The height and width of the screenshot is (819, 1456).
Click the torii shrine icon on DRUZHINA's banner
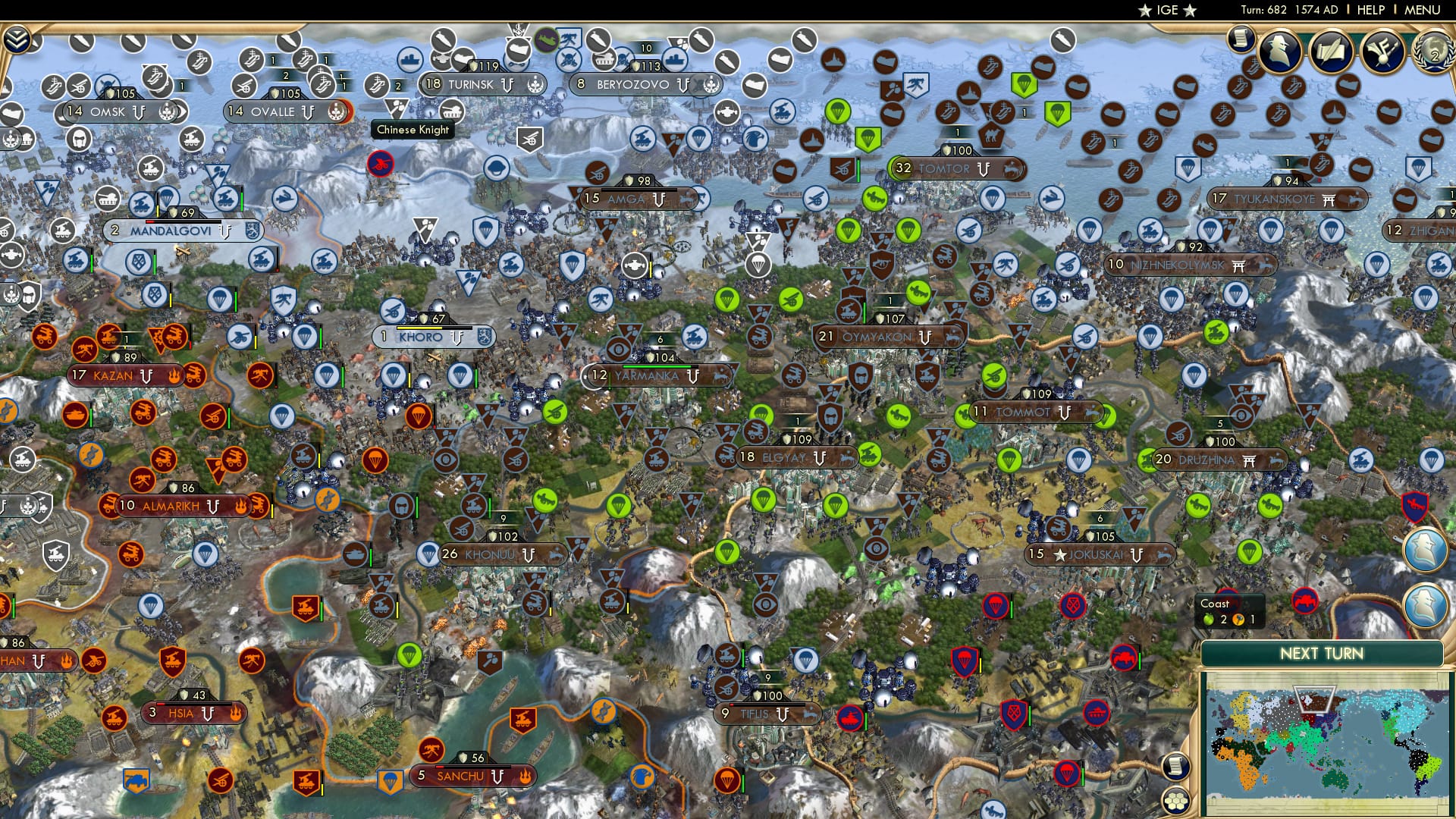coord(1249,460)
